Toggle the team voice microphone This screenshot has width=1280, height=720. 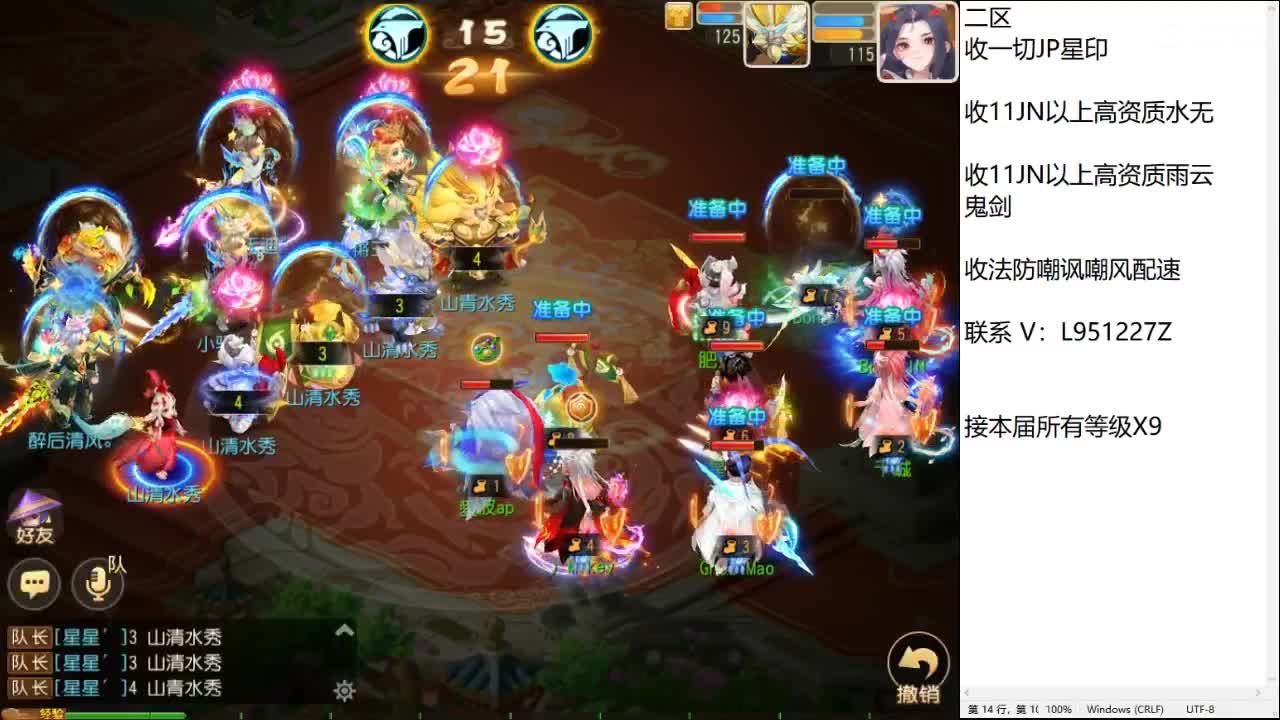(x=97, y=583)
